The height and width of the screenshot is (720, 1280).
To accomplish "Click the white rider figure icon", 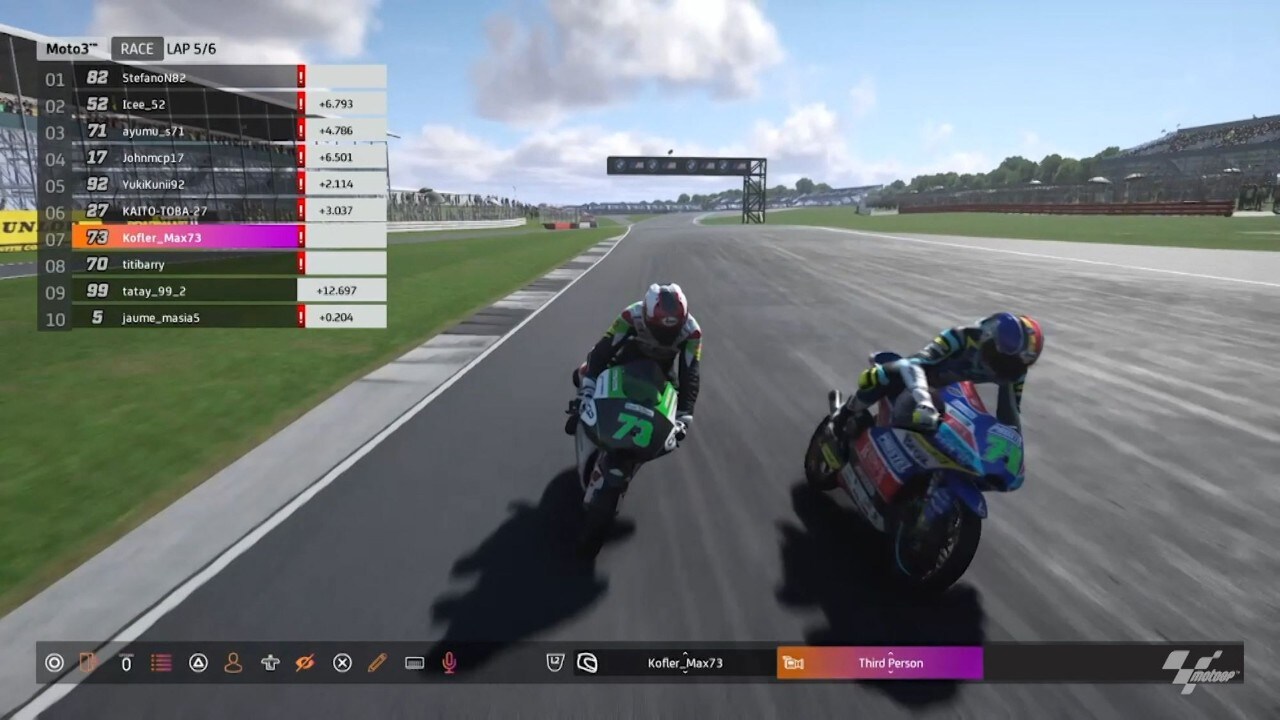I will [269, 662].
